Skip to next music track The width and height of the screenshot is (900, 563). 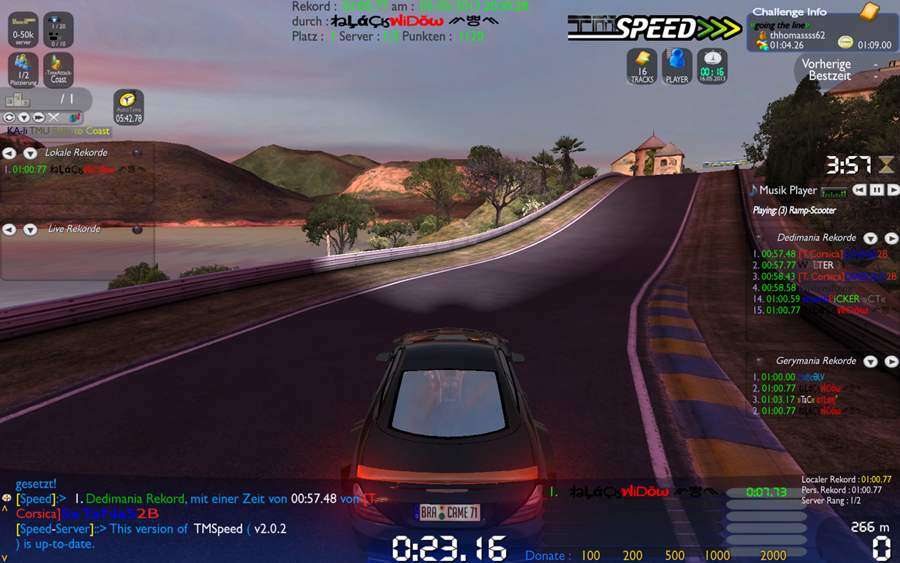892,190
